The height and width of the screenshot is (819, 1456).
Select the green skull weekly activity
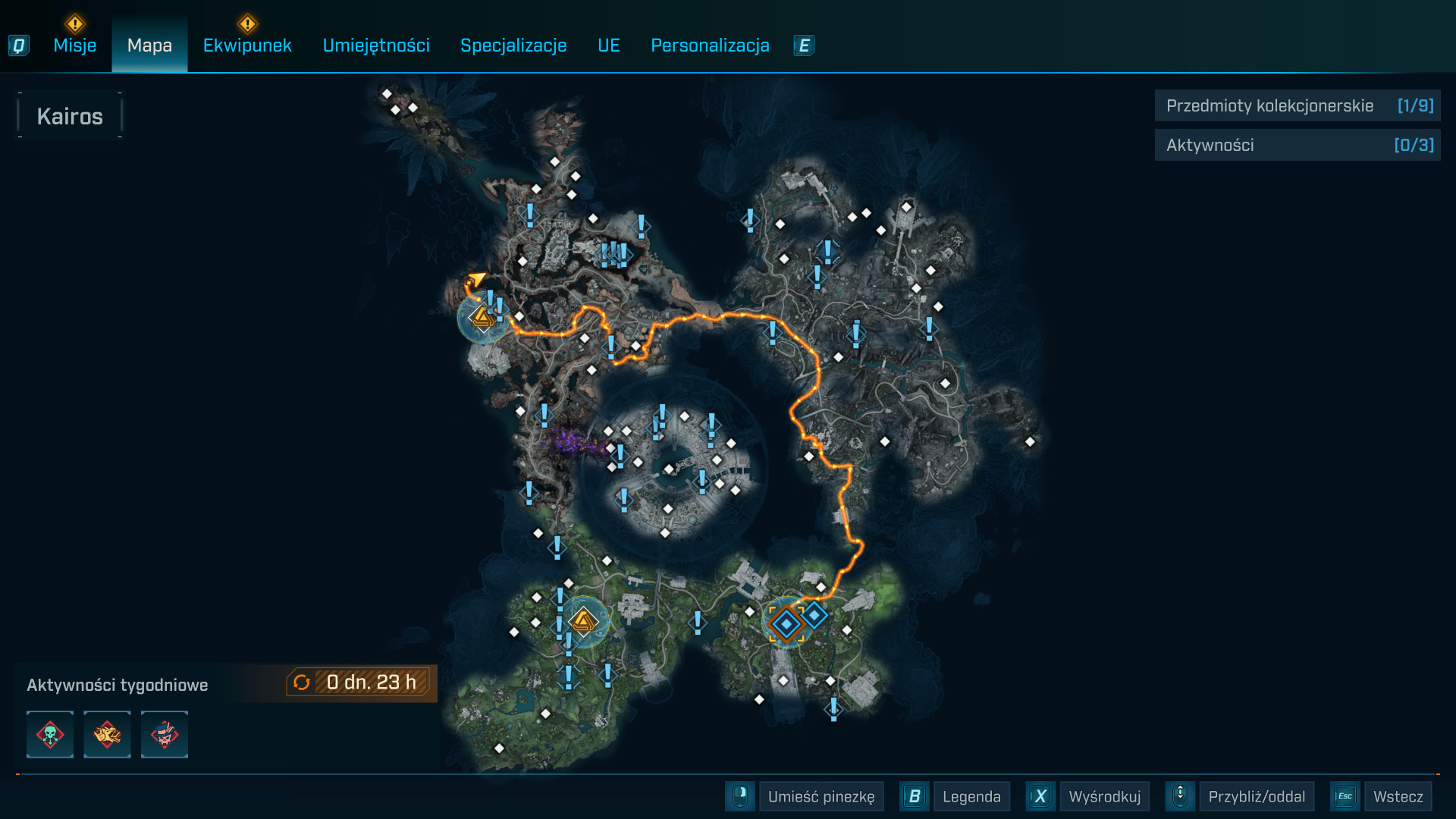pyautogui.click(x=50, y=734)
